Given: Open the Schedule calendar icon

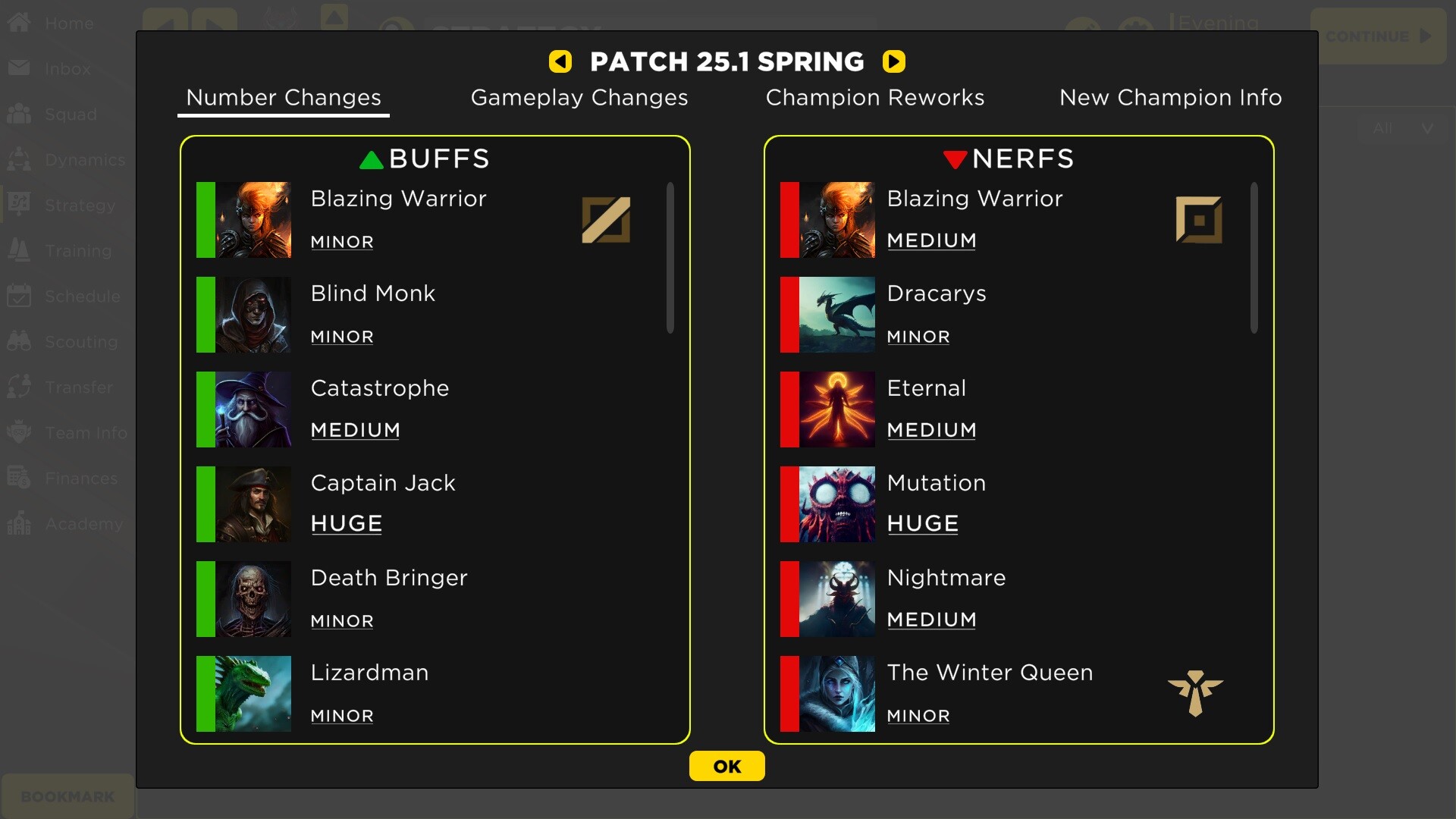Looking at the screenshot, I should [20, 296].
